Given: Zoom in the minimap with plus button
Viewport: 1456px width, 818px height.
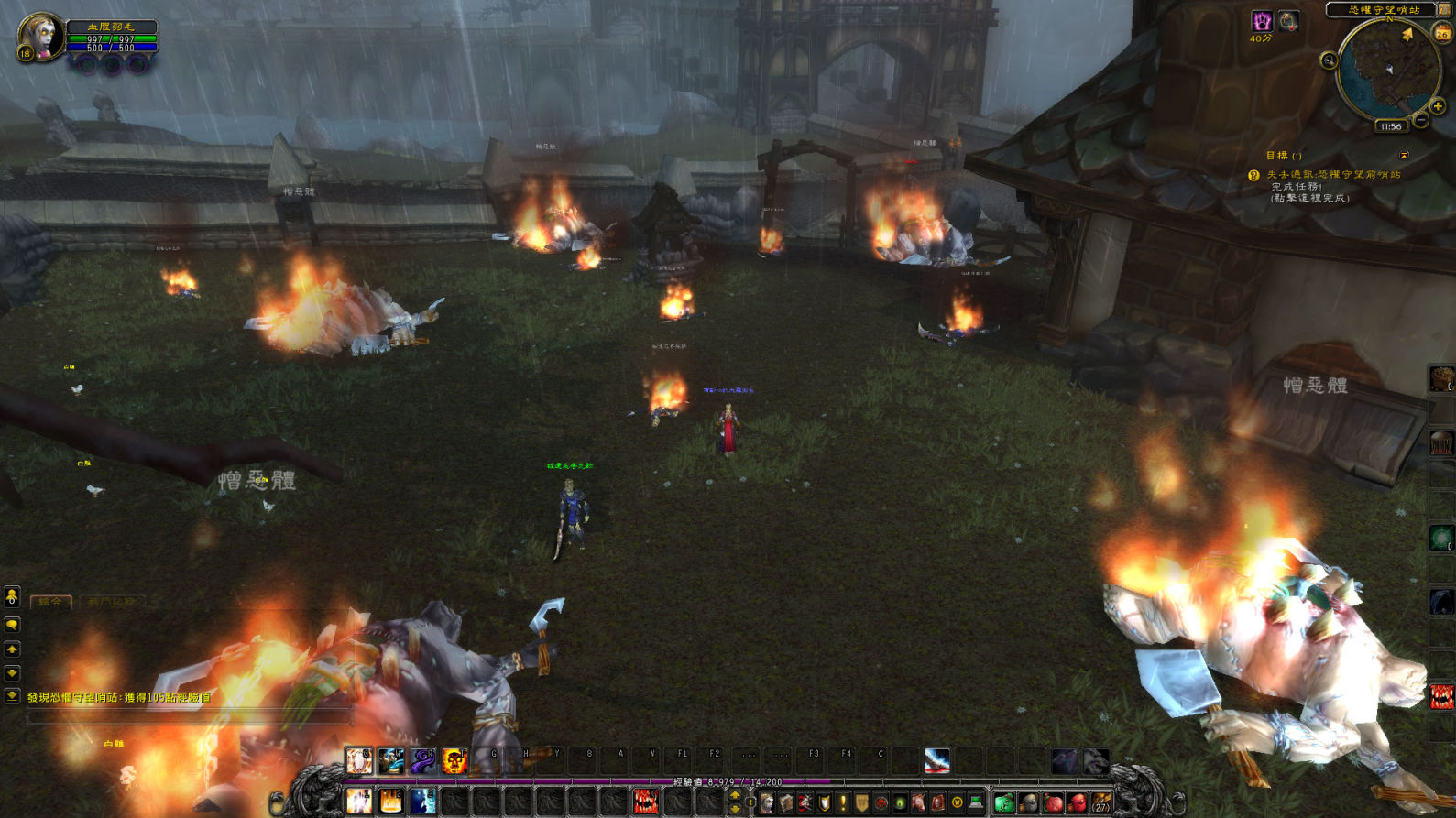Looking at the screenshot, I should pos(1438,106).
